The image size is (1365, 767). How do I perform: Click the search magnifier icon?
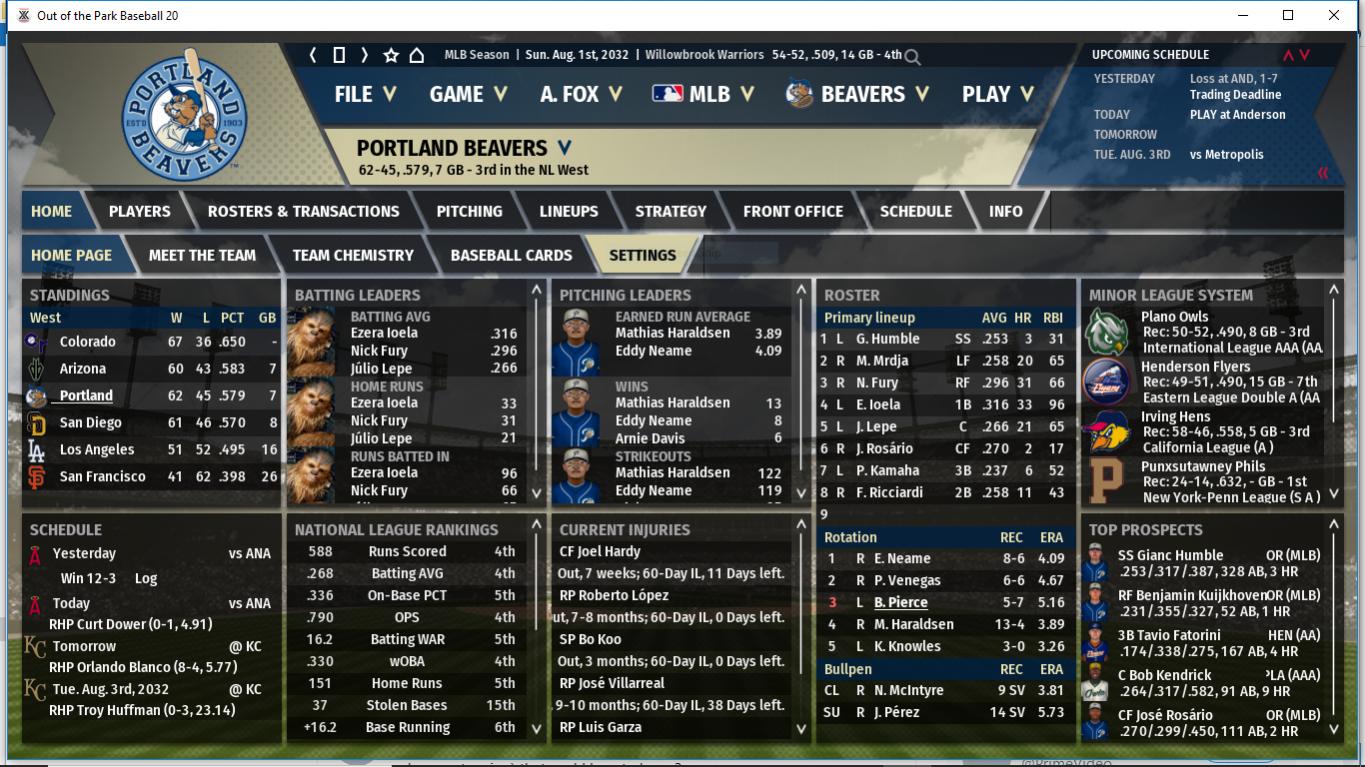click(912, 57)
